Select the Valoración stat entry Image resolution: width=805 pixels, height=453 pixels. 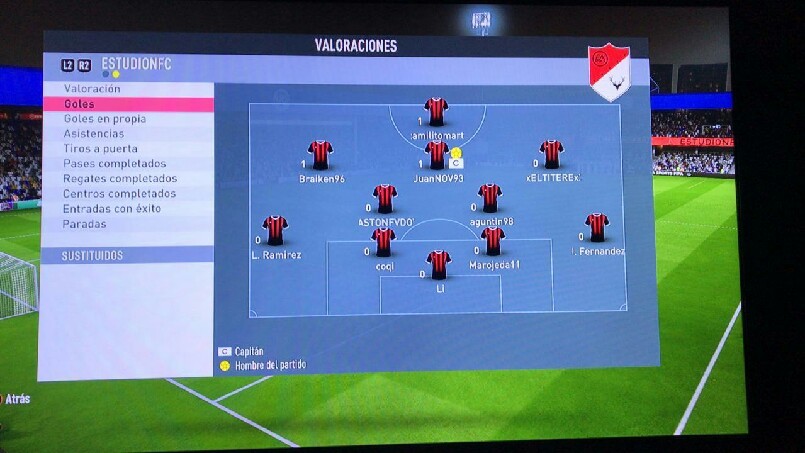pos(92,89)
